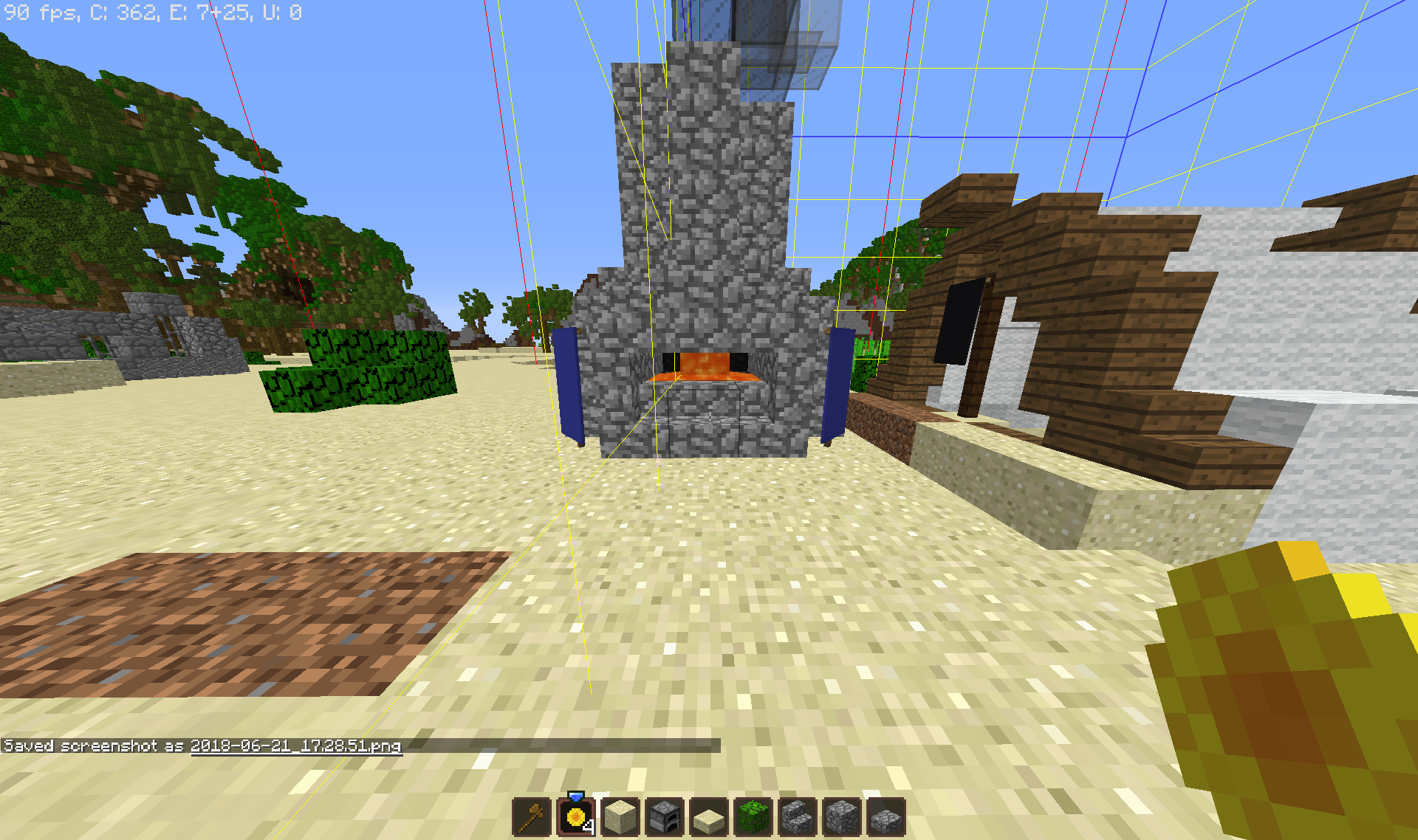The image size is (1418, 840).
Task: Select the green leaves block slot
Action: [x=753, y=817]
